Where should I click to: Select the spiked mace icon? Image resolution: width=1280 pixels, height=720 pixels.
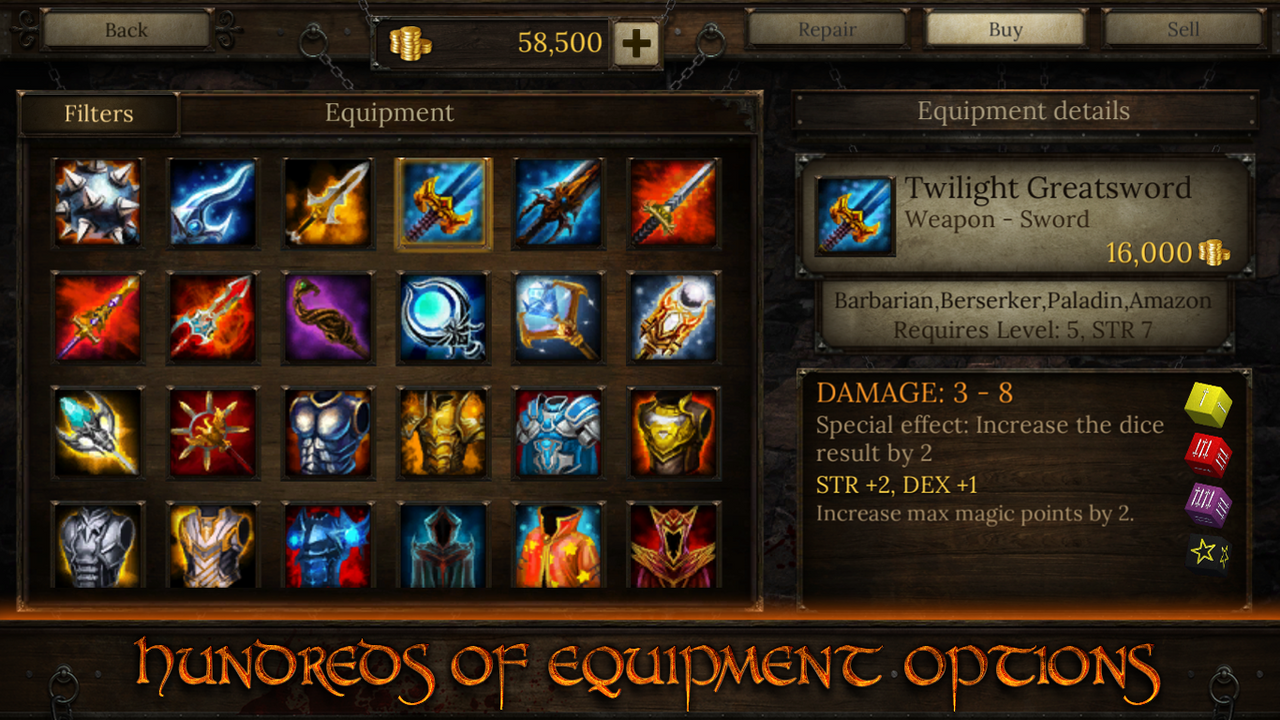coord(98,204)
